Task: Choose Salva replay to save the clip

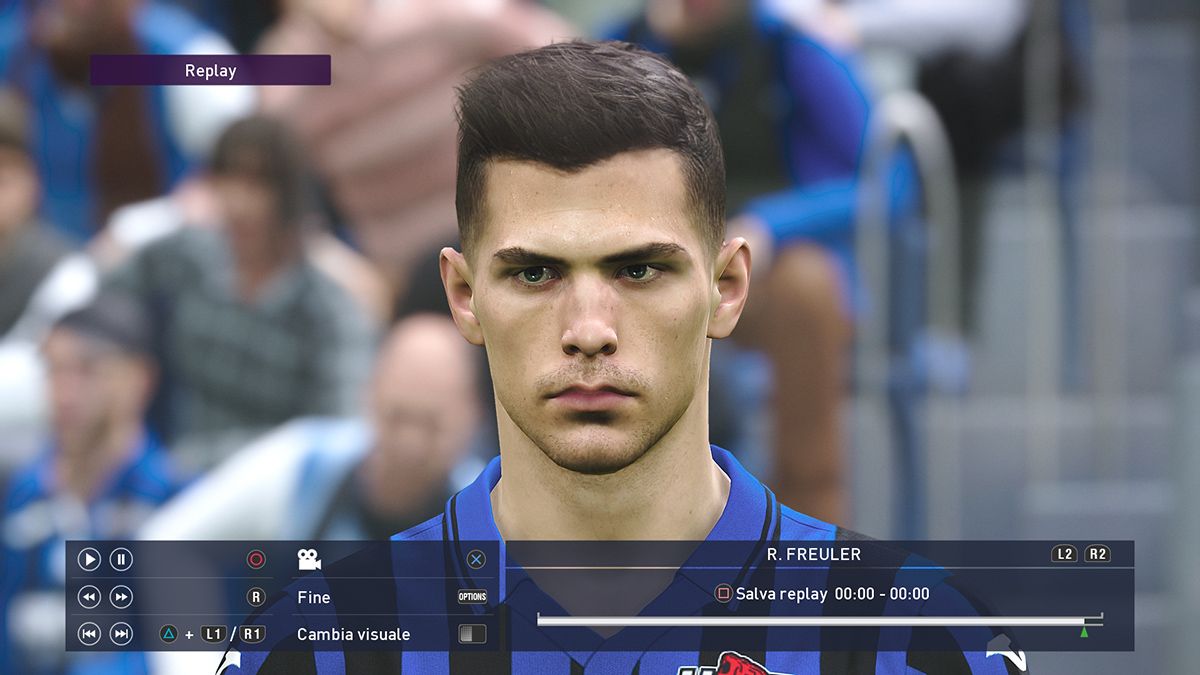Action: tap(780, 594)
